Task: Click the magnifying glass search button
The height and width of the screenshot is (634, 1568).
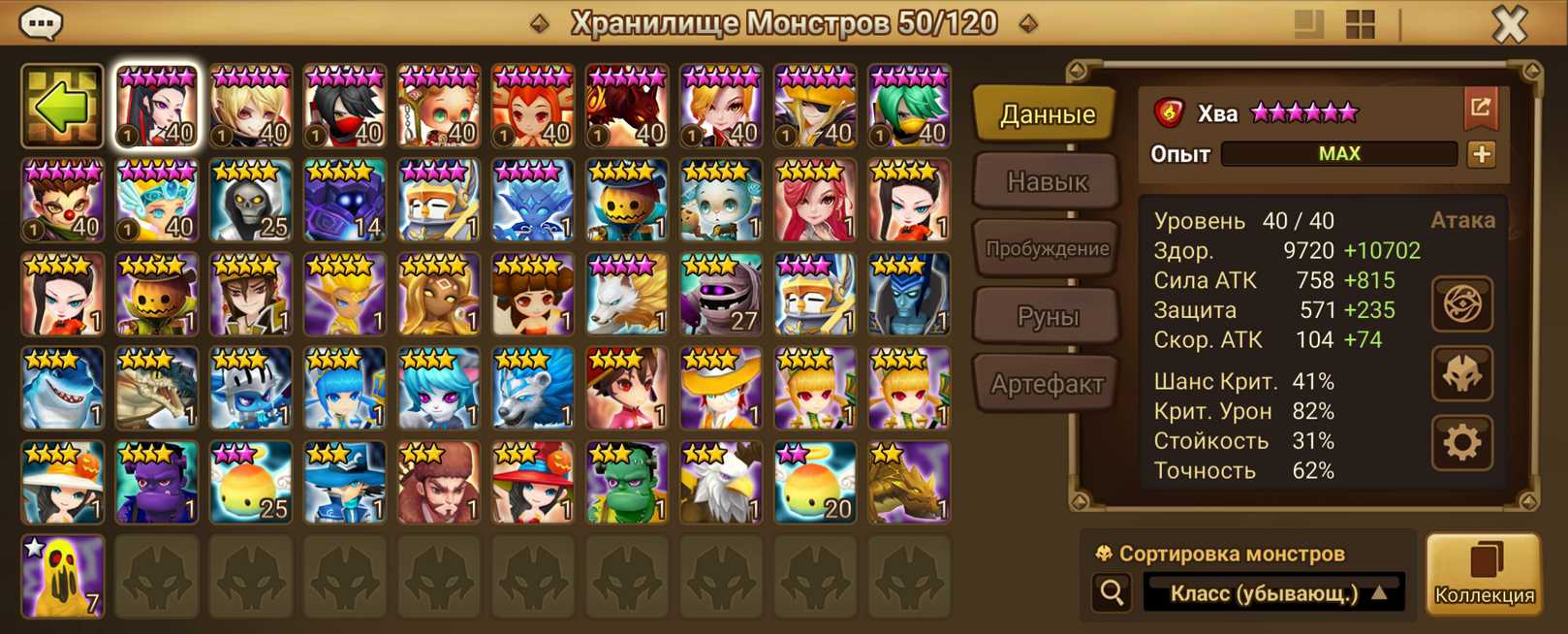Action: (1112, 592)
